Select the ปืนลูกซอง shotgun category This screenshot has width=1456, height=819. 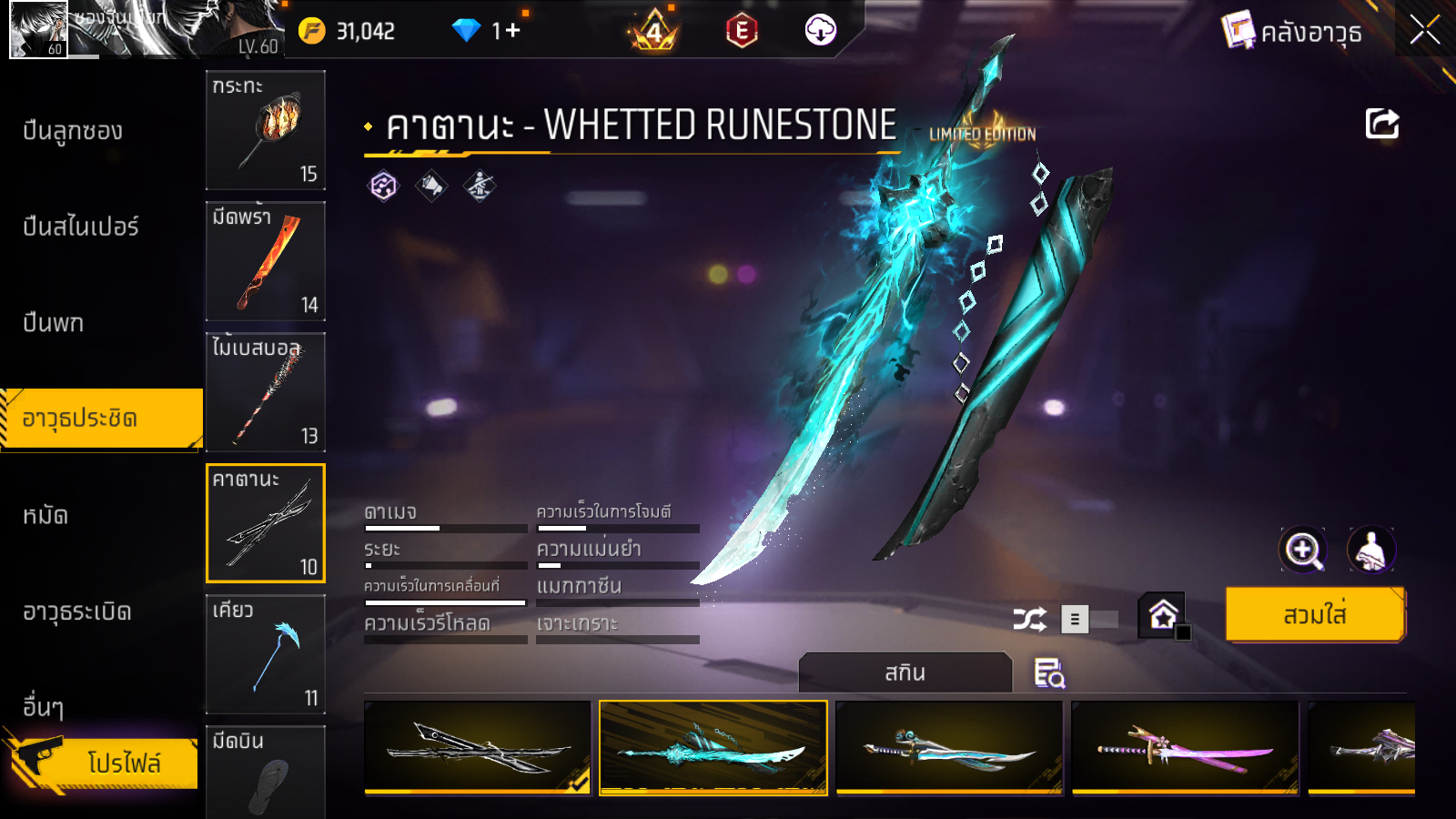pyautogui.click(x=73, y=131)
